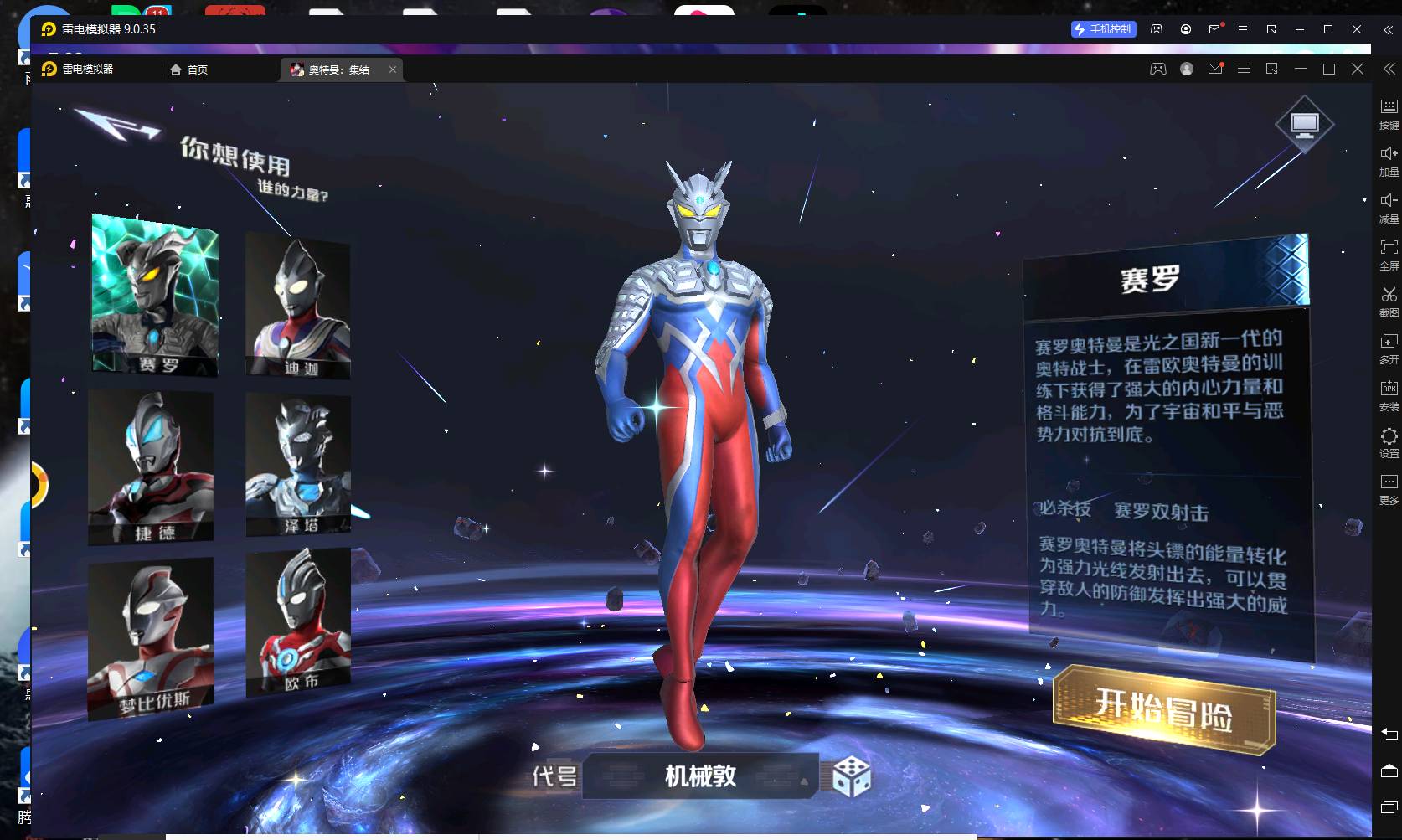Toggle 全屏 fullscreen mode in sidebar
This screenshot has width=1402, height=840.
coord(1389,254)
